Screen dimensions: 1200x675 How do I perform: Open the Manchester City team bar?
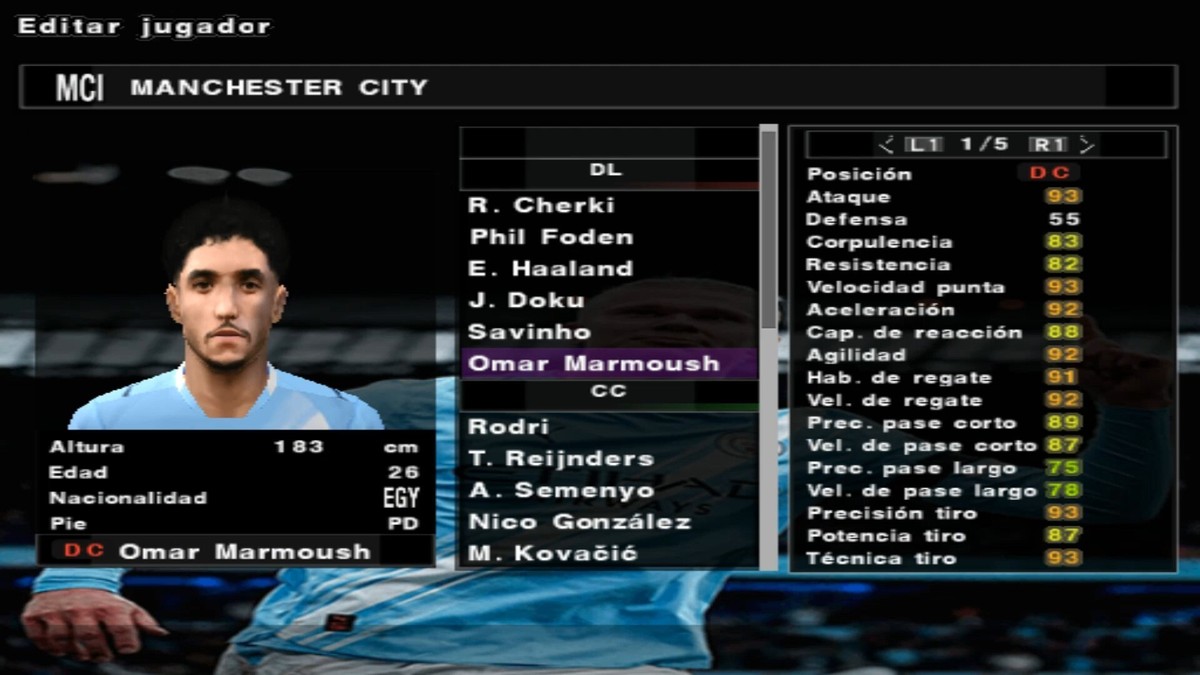(x=597, y=88)
